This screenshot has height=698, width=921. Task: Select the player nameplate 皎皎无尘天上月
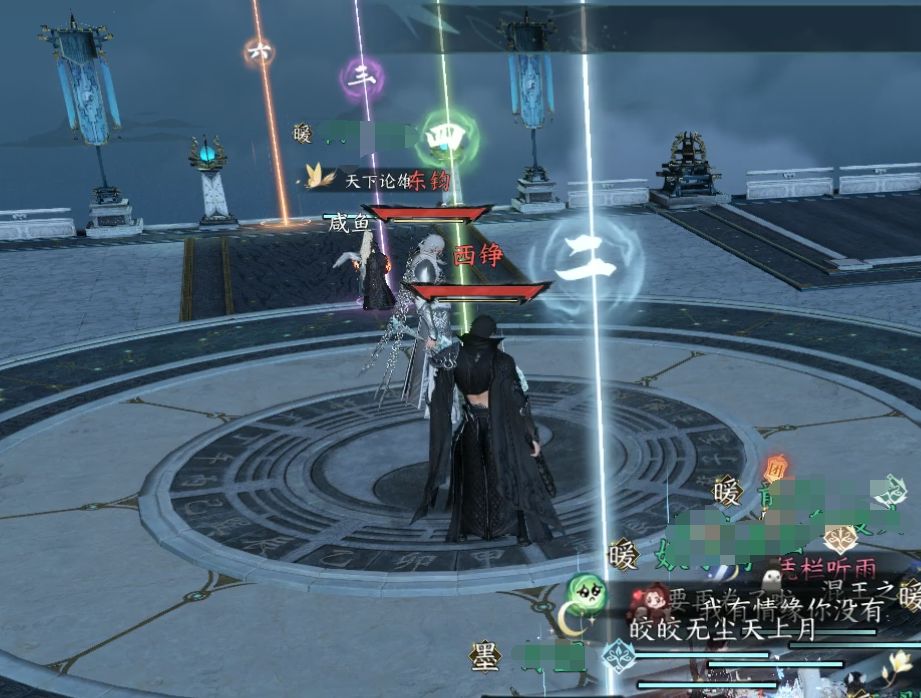(722, 630)
